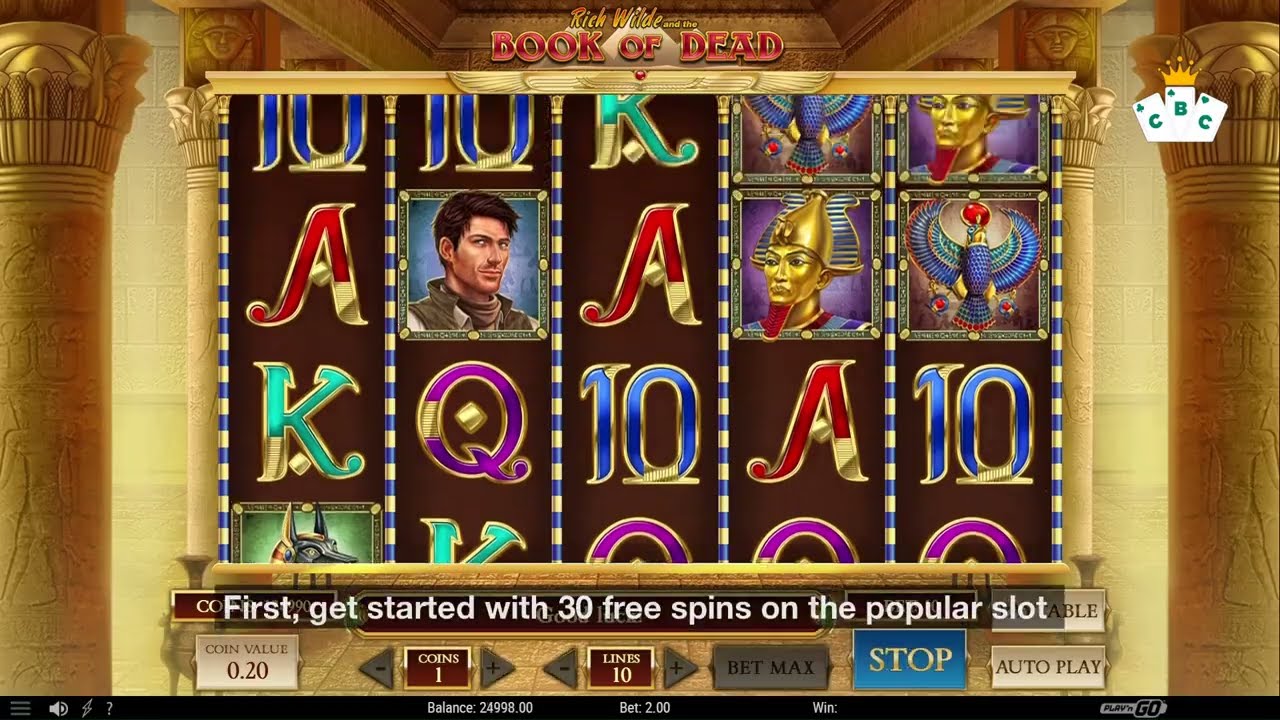This screenshot has height=720, width=1280.
Task: Open the coin value selector
Action: 246,662
